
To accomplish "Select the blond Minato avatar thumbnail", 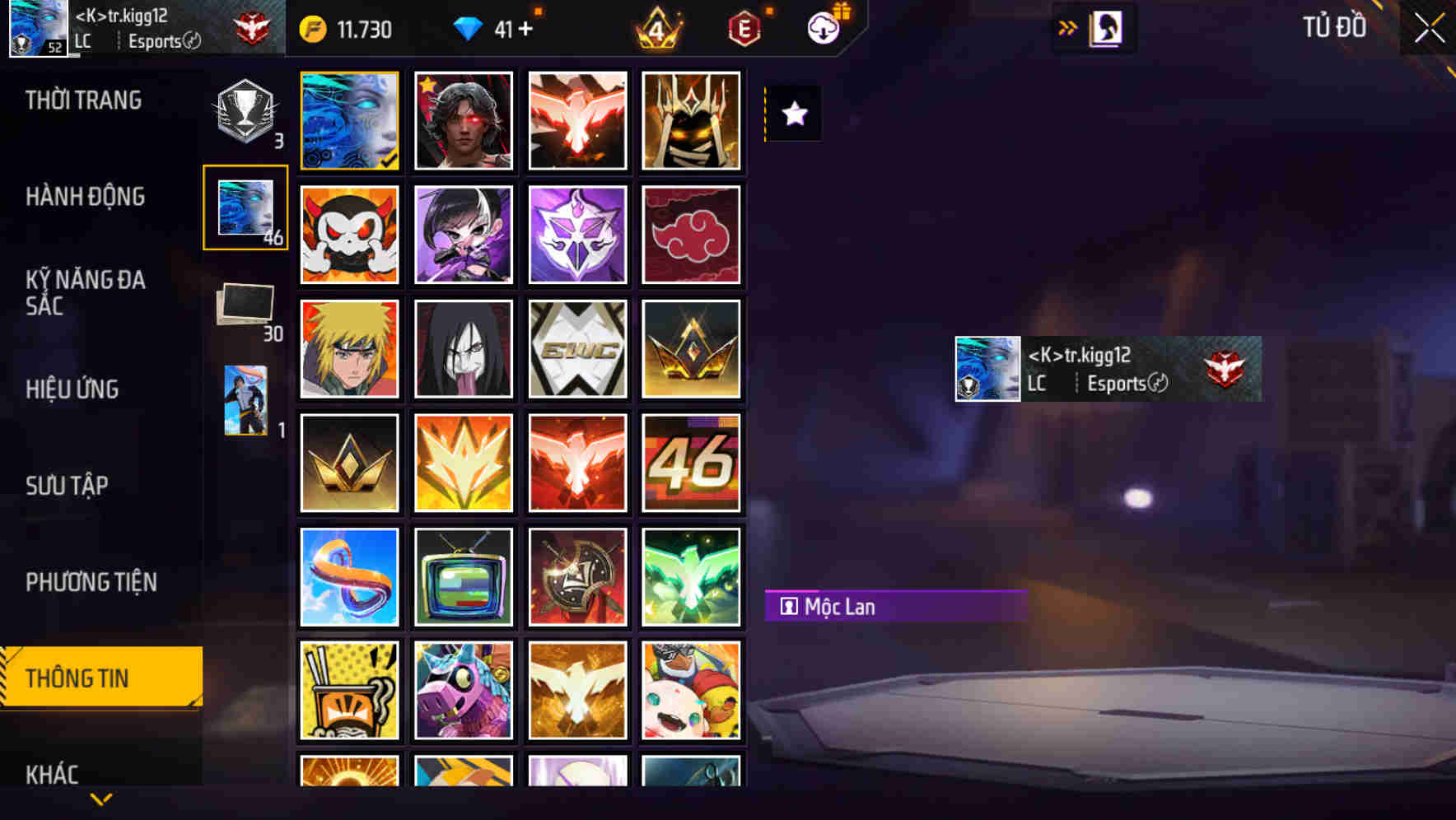I will pos(349,348).
